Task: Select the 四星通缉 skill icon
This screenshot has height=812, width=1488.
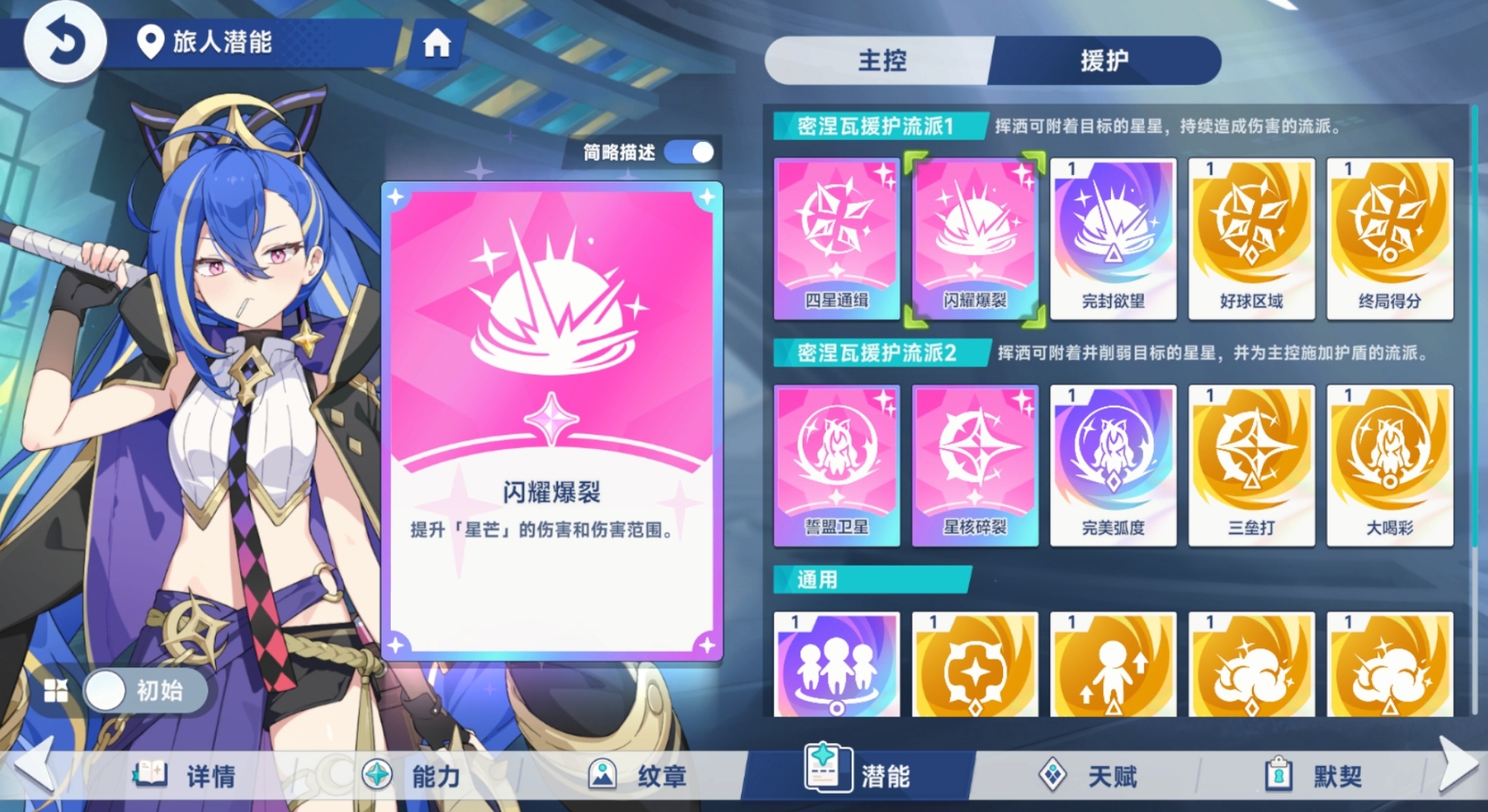Action: coord(837,235)
